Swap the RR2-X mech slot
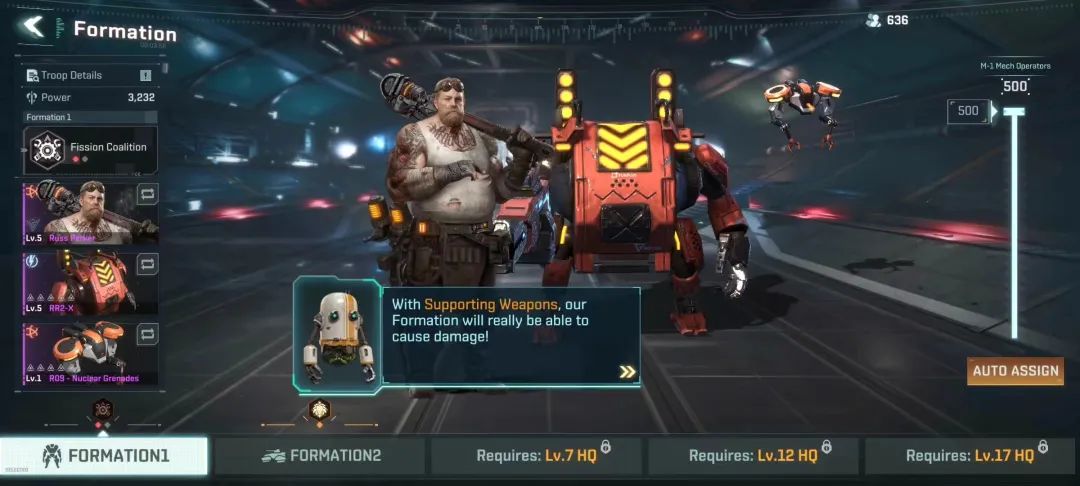The image size is (1080, 486). pyautogui.click(x=147, y=264)
